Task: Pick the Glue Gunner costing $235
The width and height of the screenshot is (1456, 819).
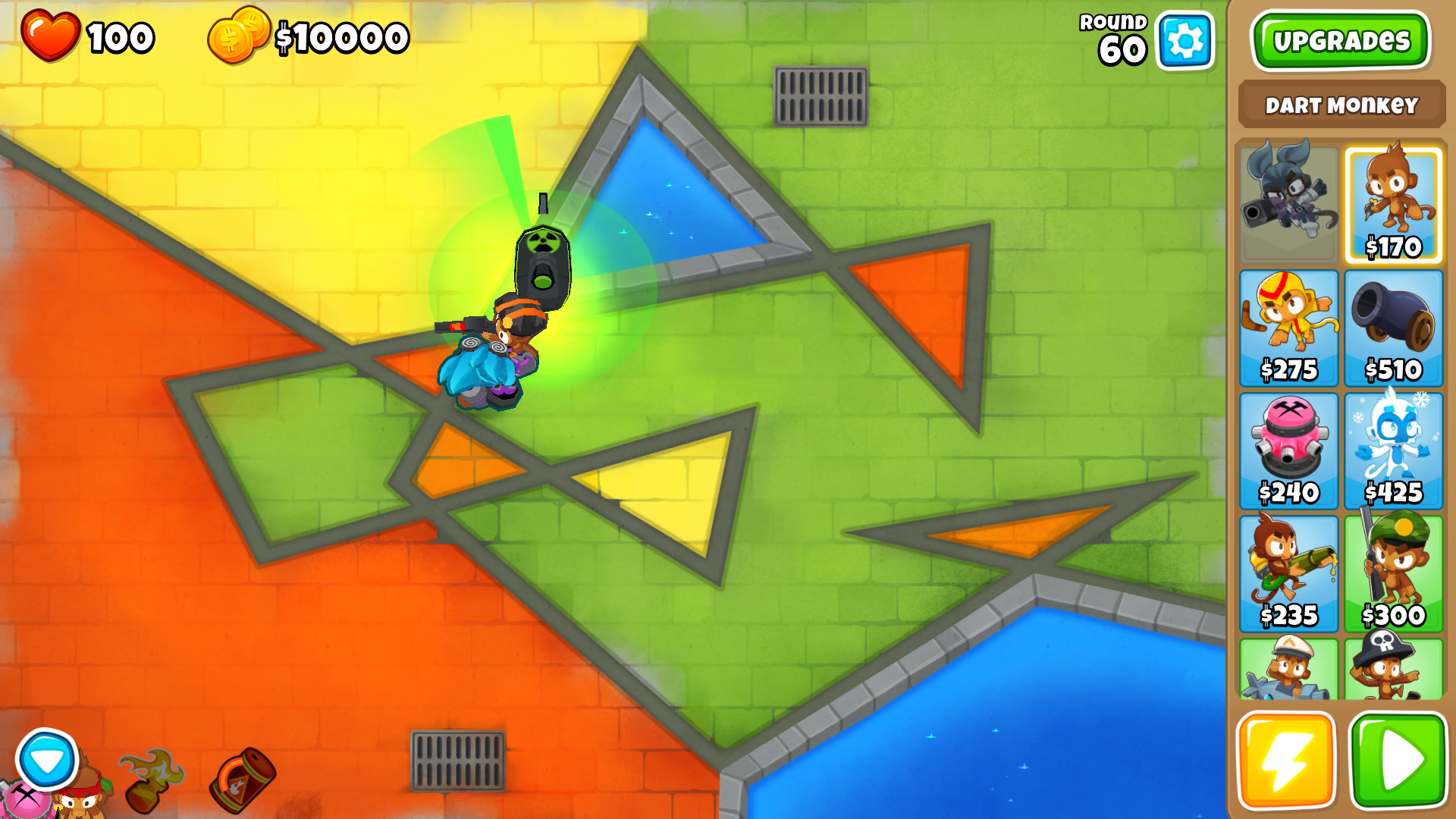Action: pyautogui.click(x=1289, y=569)
